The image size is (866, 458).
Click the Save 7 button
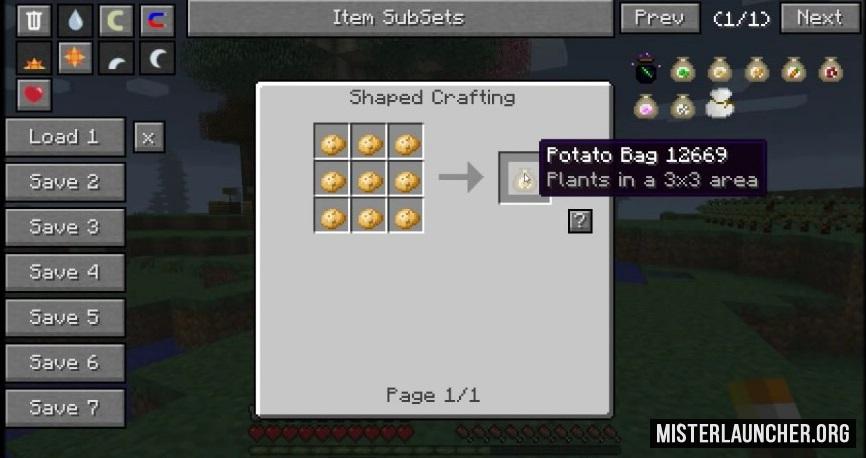click(65, 407)
